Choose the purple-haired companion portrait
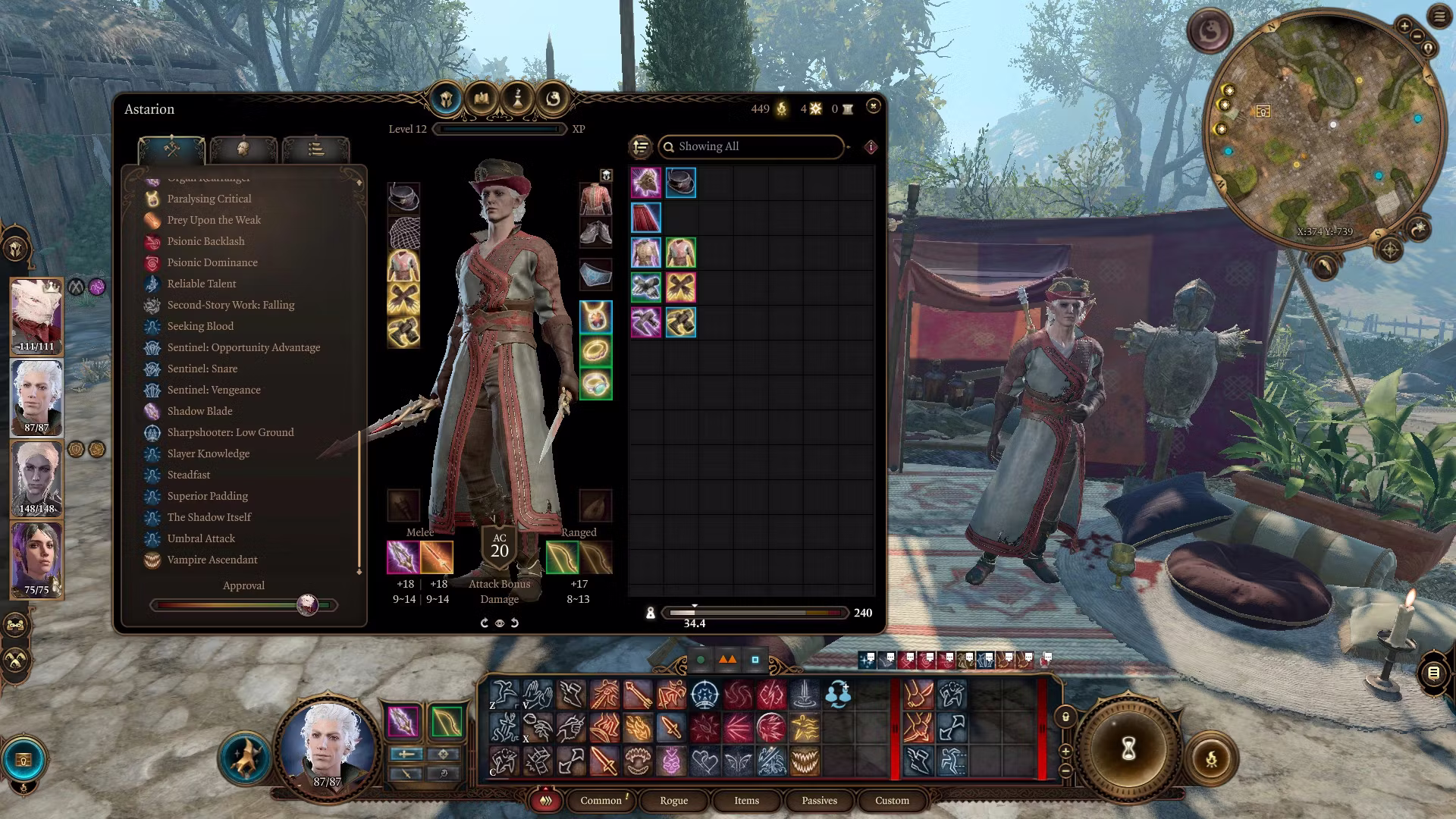 (x=36, y=559)
